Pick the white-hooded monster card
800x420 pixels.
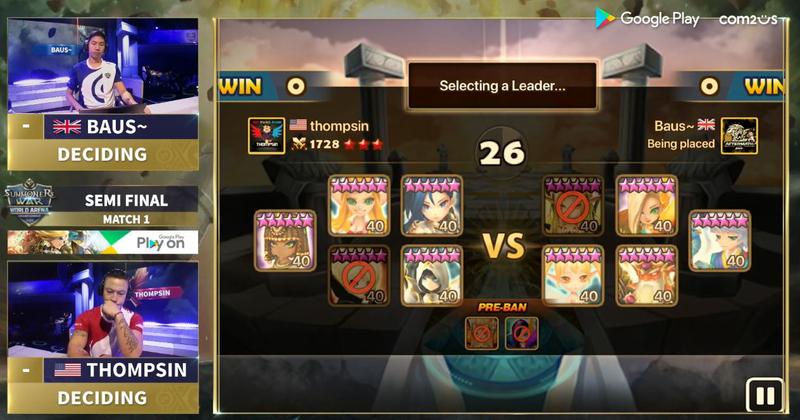[432, 275]
